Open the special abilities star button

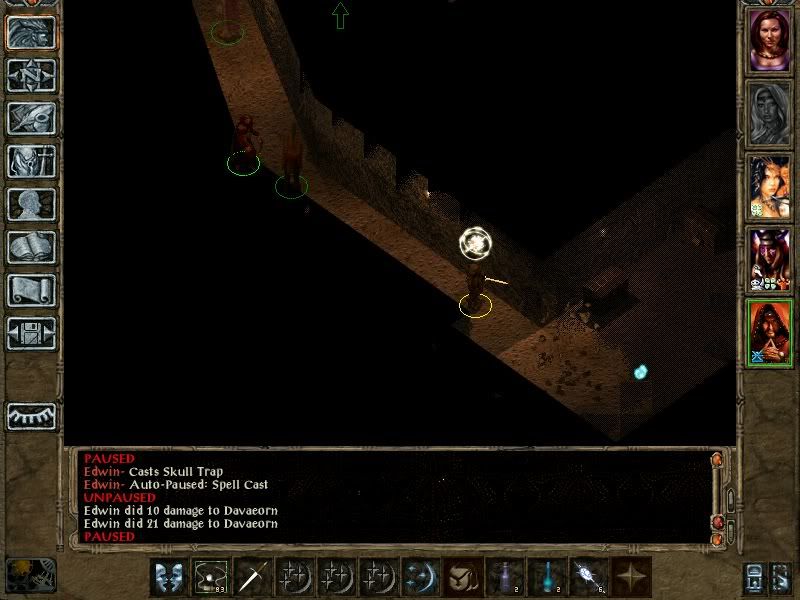click(x=632, y=577)
